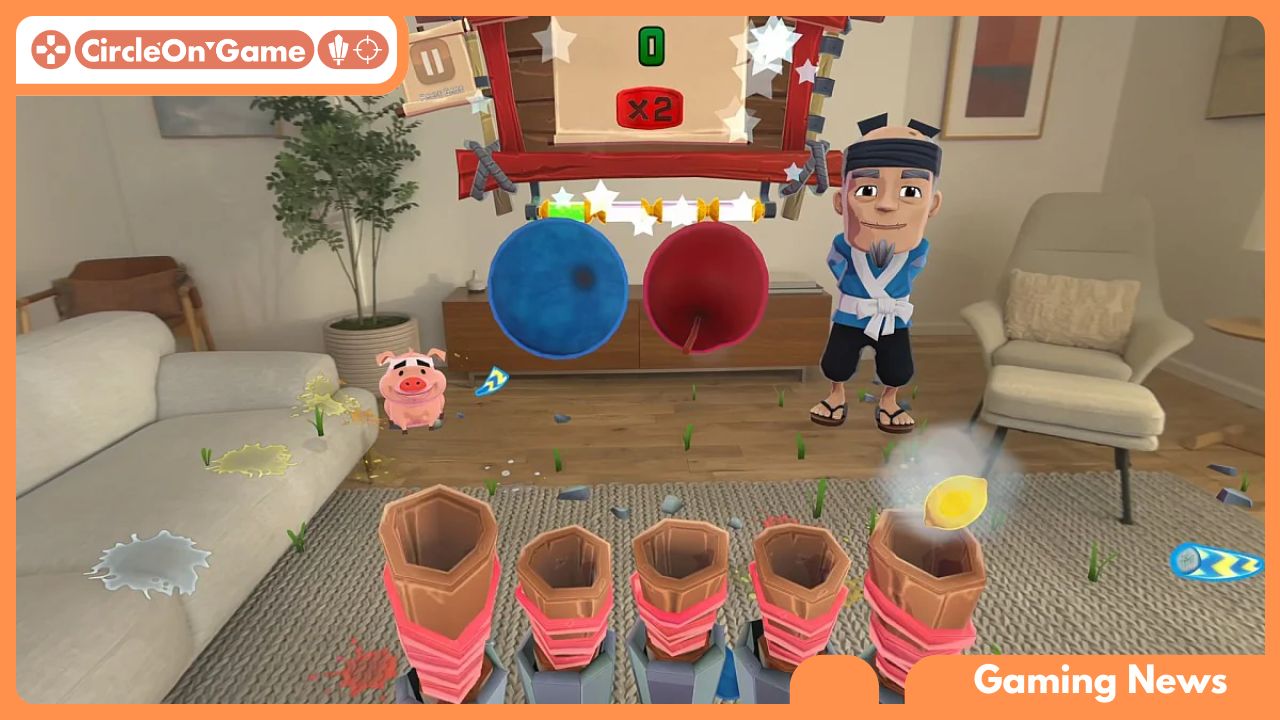Click the green candy power-up on the star meter
1280x720 pixels.
566,209
